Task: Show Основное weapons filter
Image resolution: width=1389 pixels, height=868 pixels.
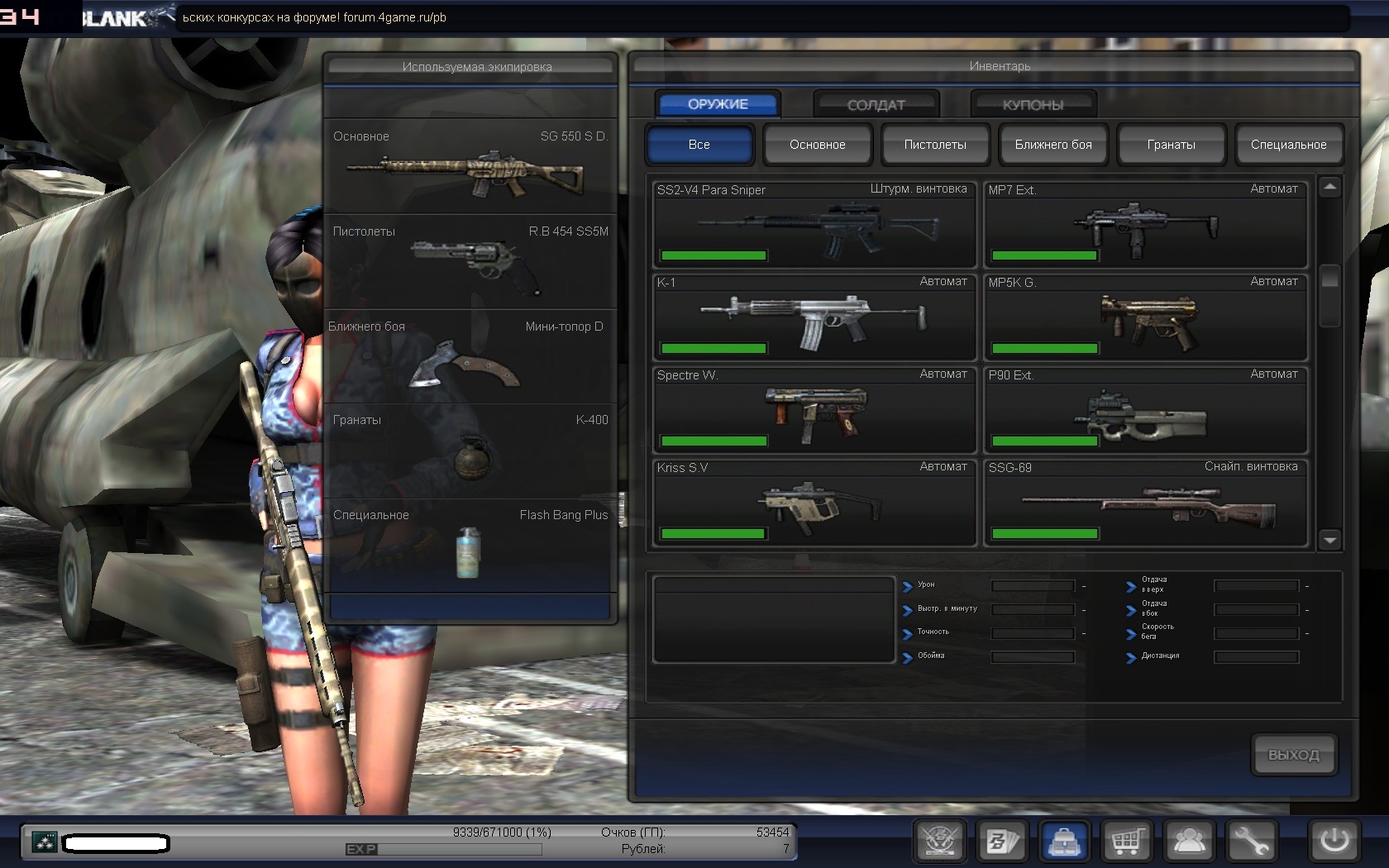Action: point(817,145)
